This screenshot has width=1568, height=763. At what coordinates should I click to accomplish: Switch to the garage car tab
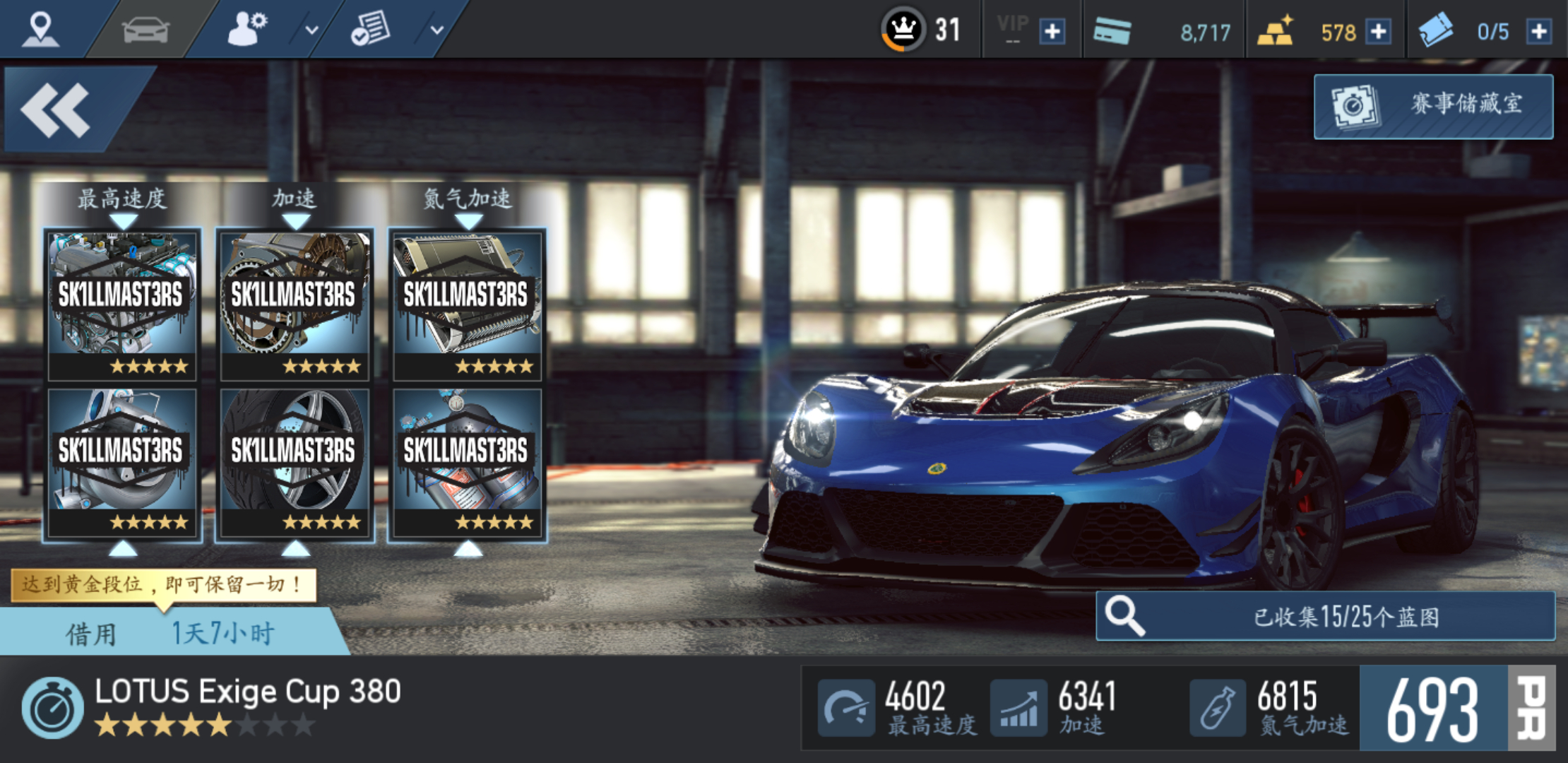click(145, 30)
